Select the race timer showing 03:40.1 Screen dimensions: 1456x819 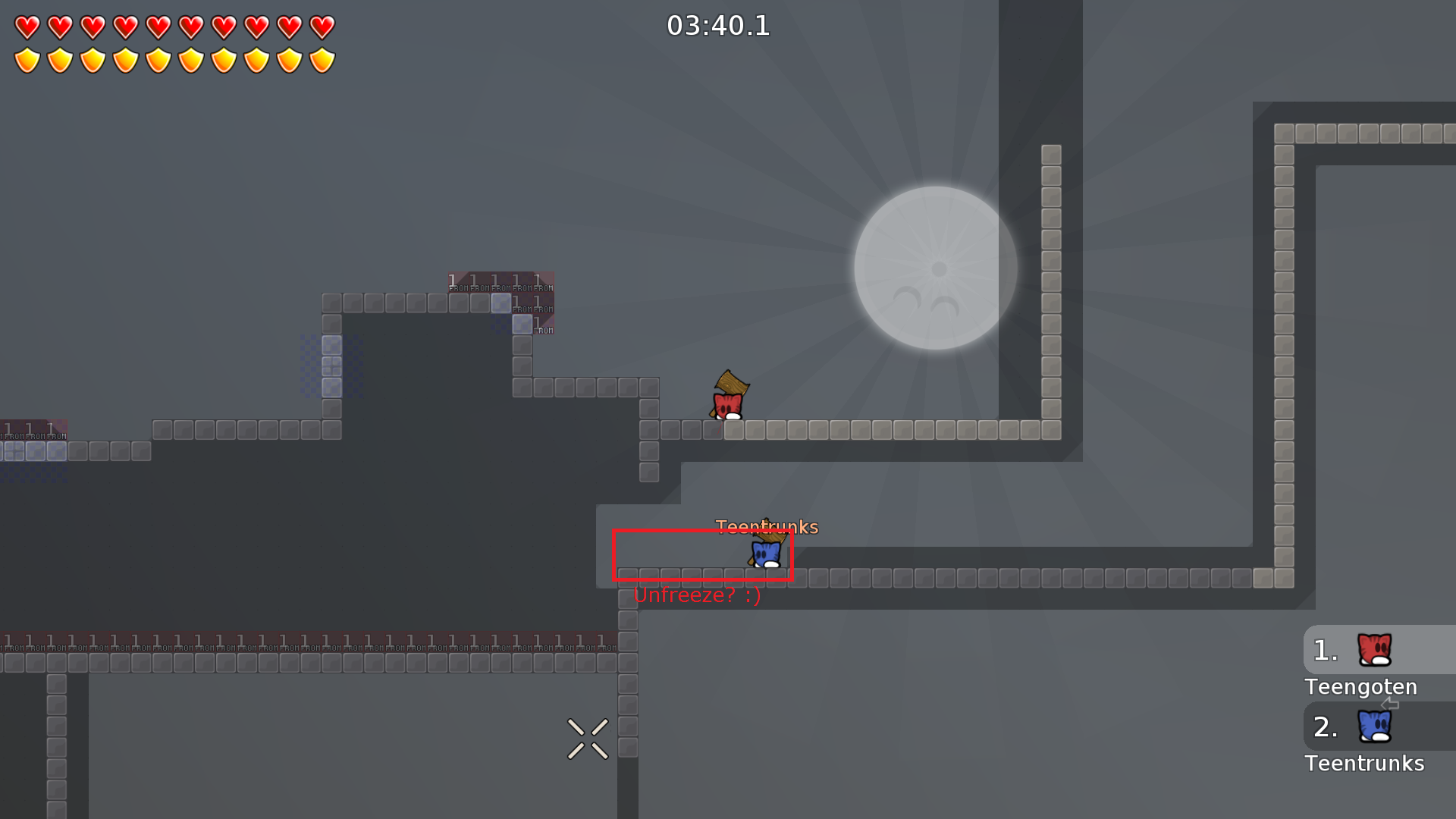pos(719,26)
